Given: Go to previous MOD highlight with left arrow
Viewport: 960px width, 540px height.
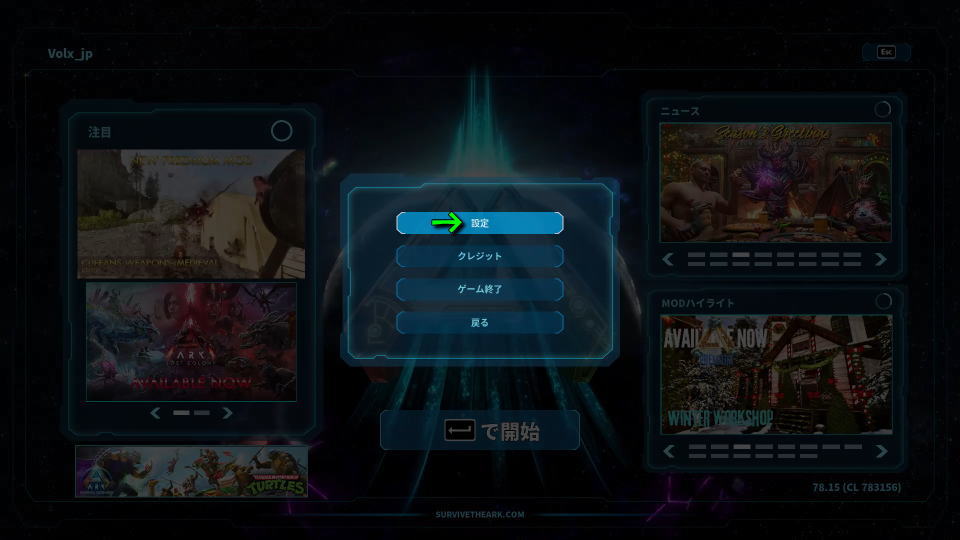Looking at the screenshot, I should 670,451.
